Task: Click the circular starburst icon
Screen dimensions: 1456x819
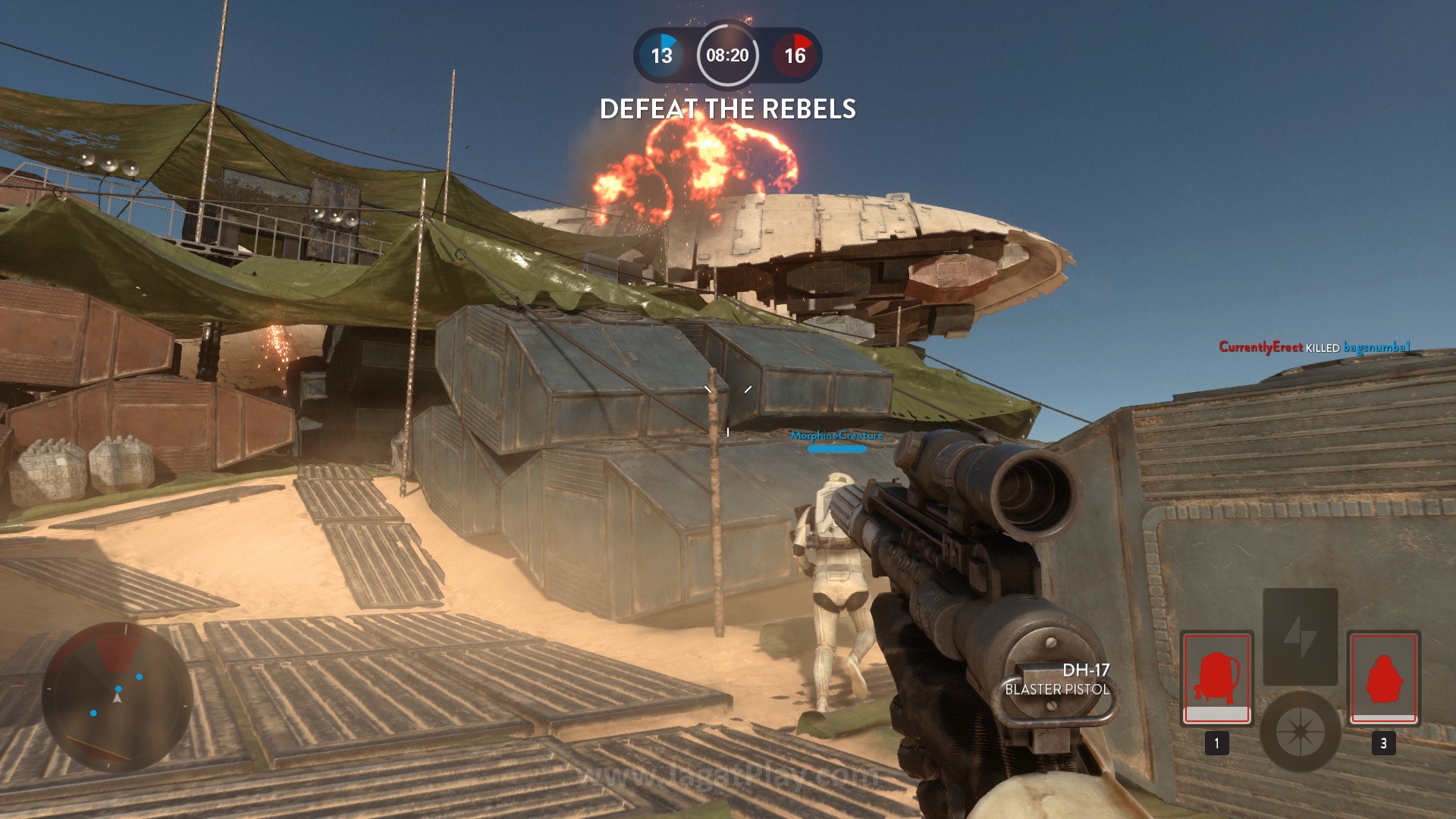Action: (1300, 731)
